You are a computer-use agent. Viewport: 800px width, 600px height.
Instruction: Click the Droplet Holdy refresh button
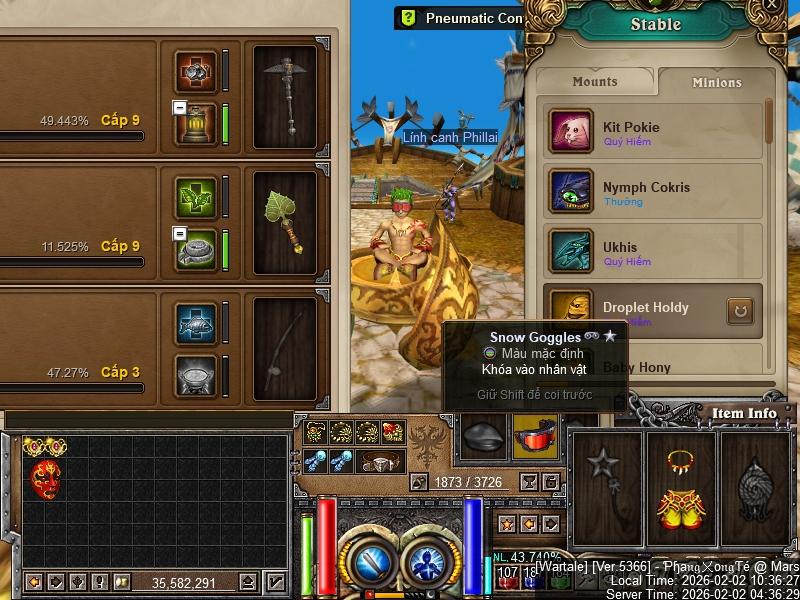[x=737, y=311]
